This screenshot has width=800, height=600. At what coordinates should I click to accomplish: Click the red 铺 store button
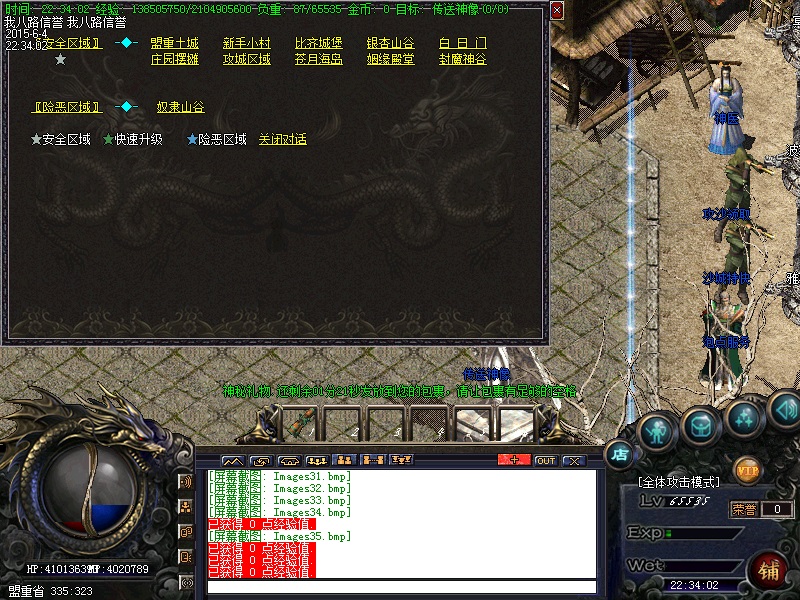pyautogui.click(x=769, y=570)
